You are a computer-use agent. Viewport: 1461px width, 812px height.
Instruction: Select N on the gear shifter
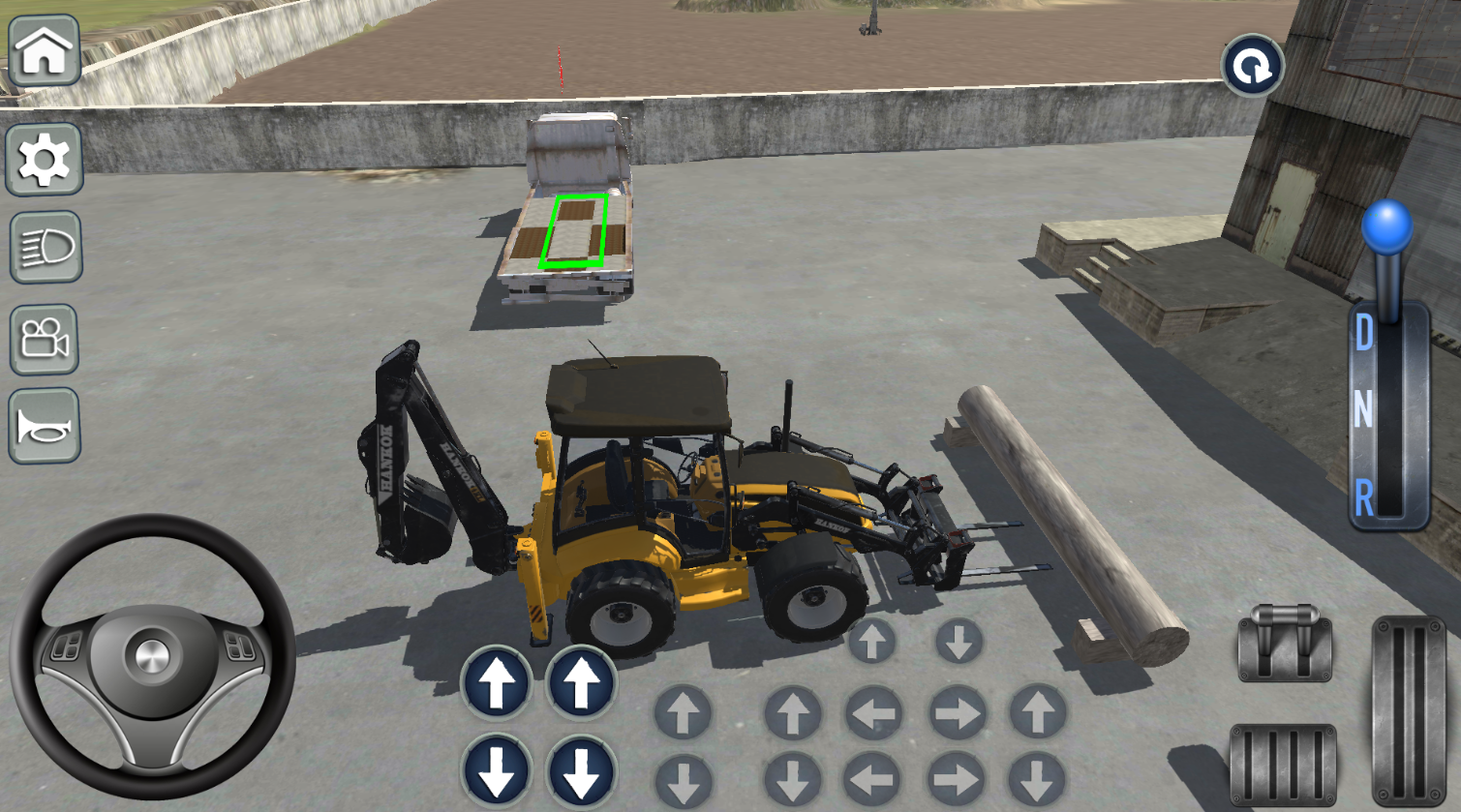pos(1366,411)
